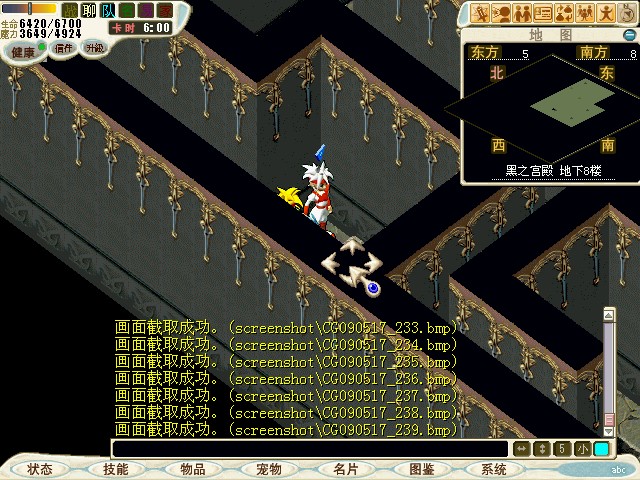
Task: Minimize the 地图 map panel
Action: tap(629, 33)
